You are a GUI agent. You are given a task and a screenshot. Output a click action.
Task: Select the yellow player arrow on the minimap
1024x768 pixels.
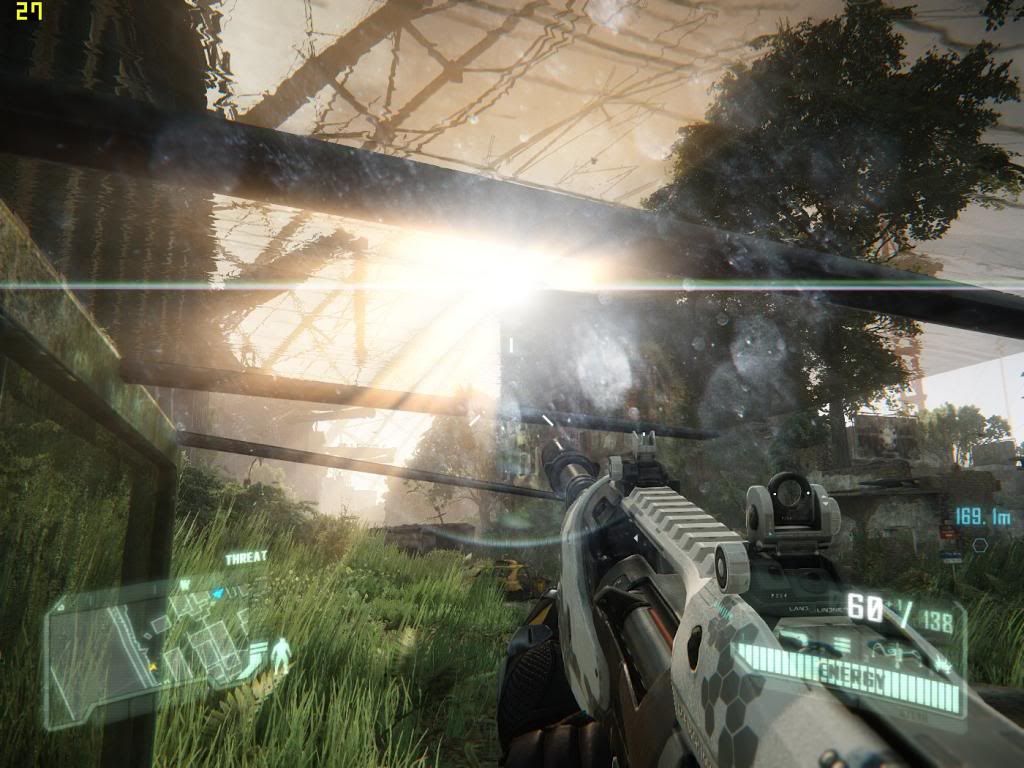(152, 666)
